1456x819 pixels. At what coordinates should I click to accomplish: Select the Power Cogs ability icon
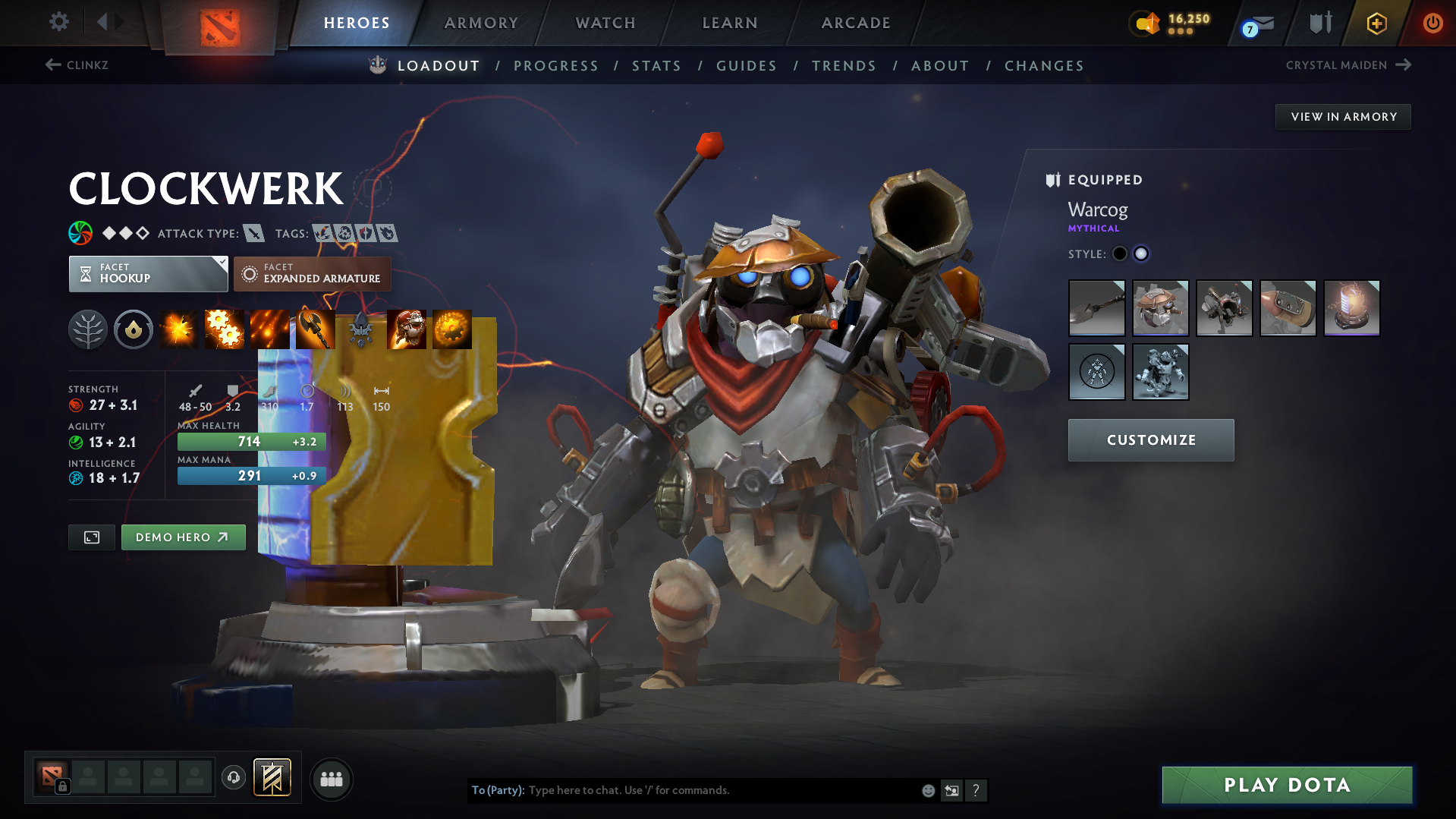click(x=224, y=329)
